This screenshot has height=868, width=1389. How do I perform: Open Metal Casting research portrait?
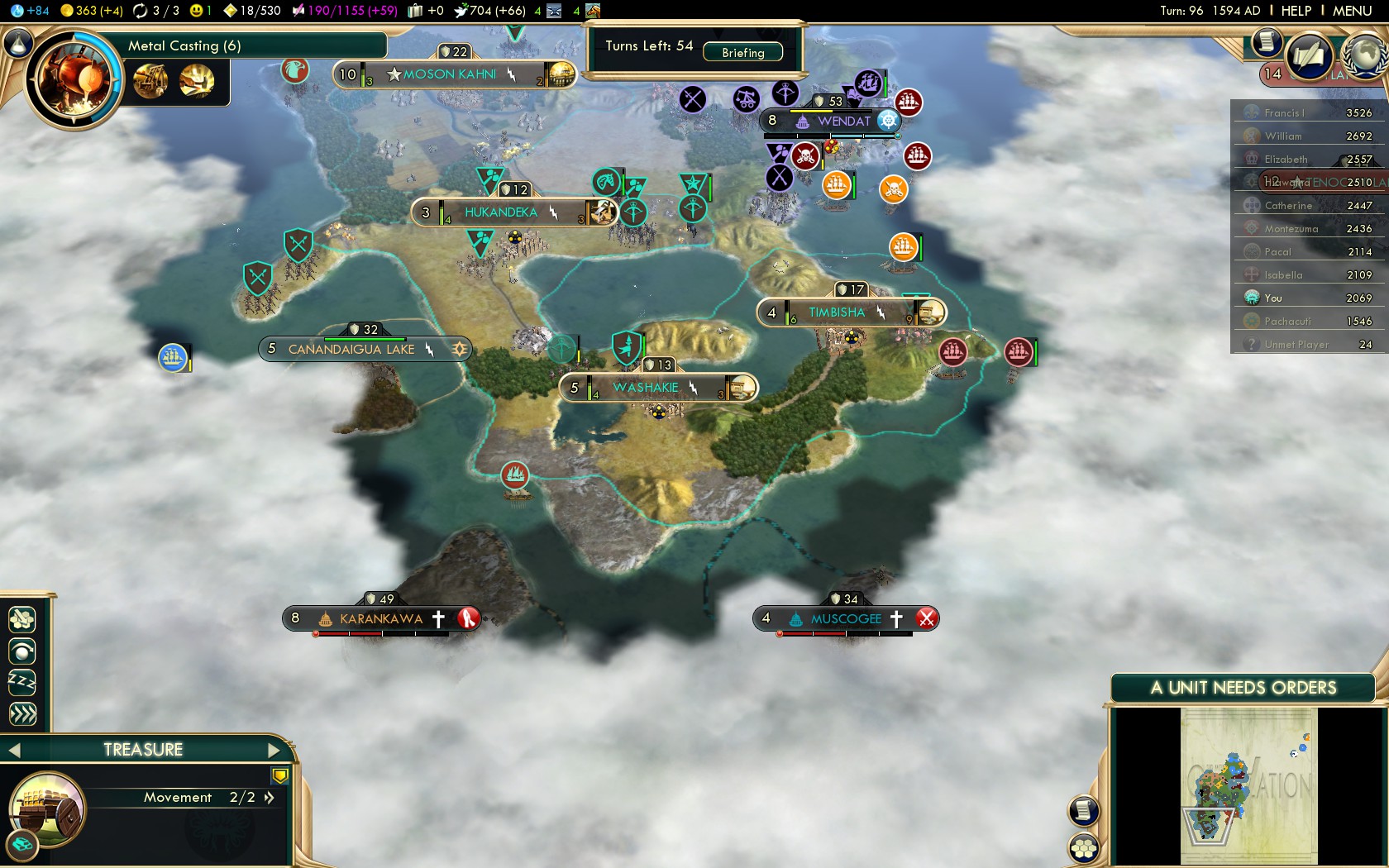click(x=73, y=80)
